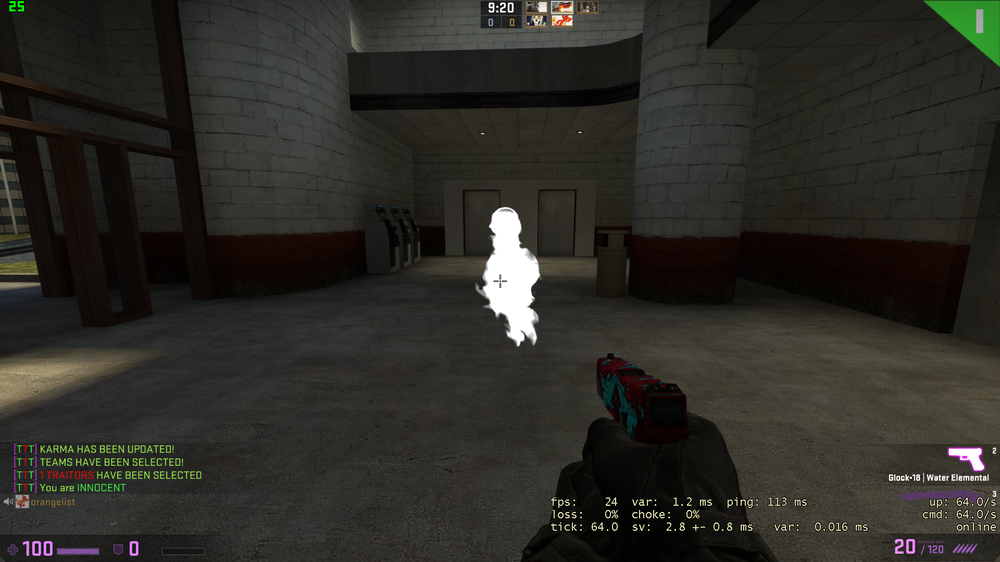Toggle the speaker icon beside orangelist

pos(8,502)
